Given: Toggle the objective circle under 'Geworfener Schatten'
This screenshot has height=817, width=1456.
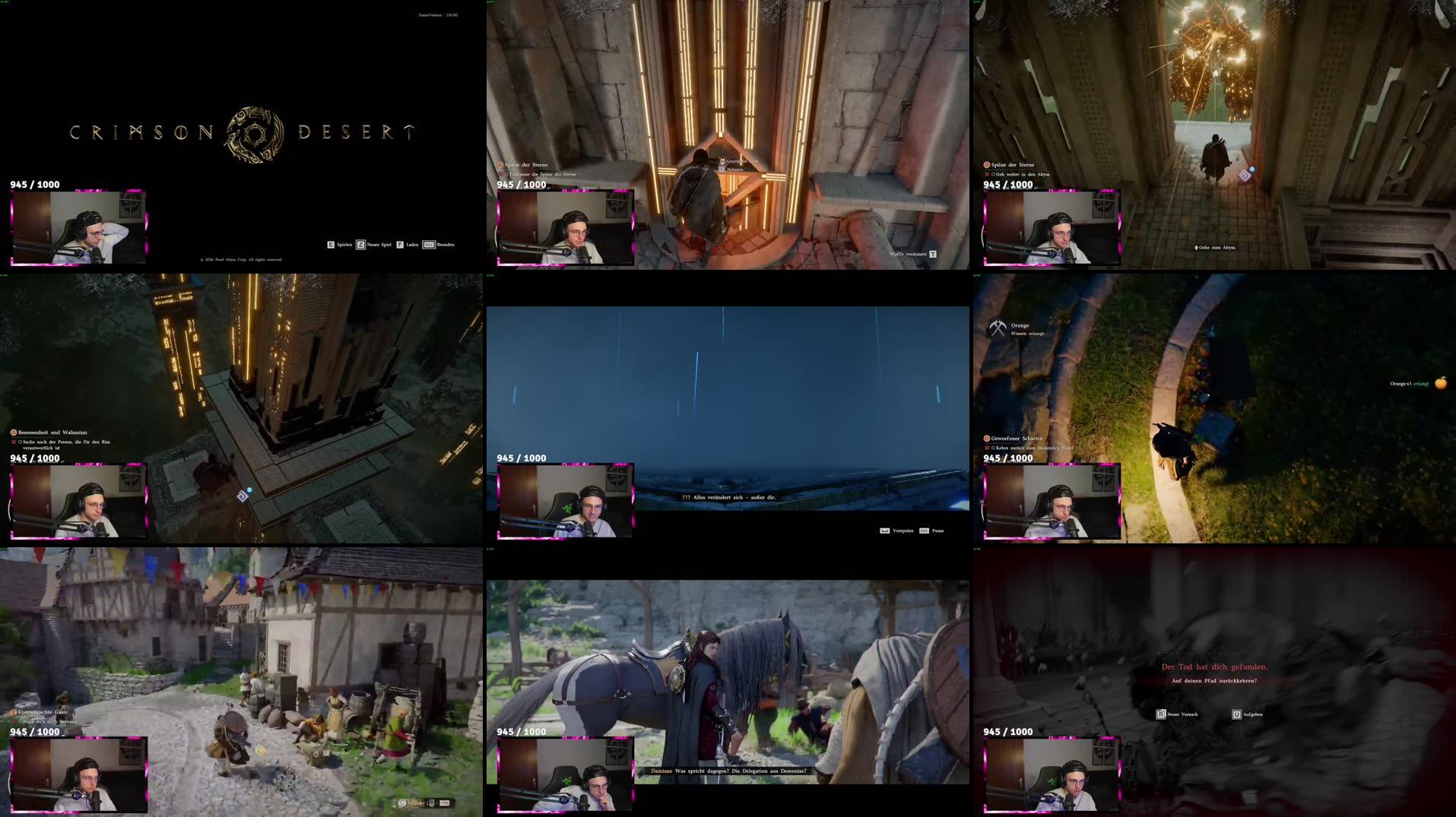Looking at the screenshot, I should point(993,448).
